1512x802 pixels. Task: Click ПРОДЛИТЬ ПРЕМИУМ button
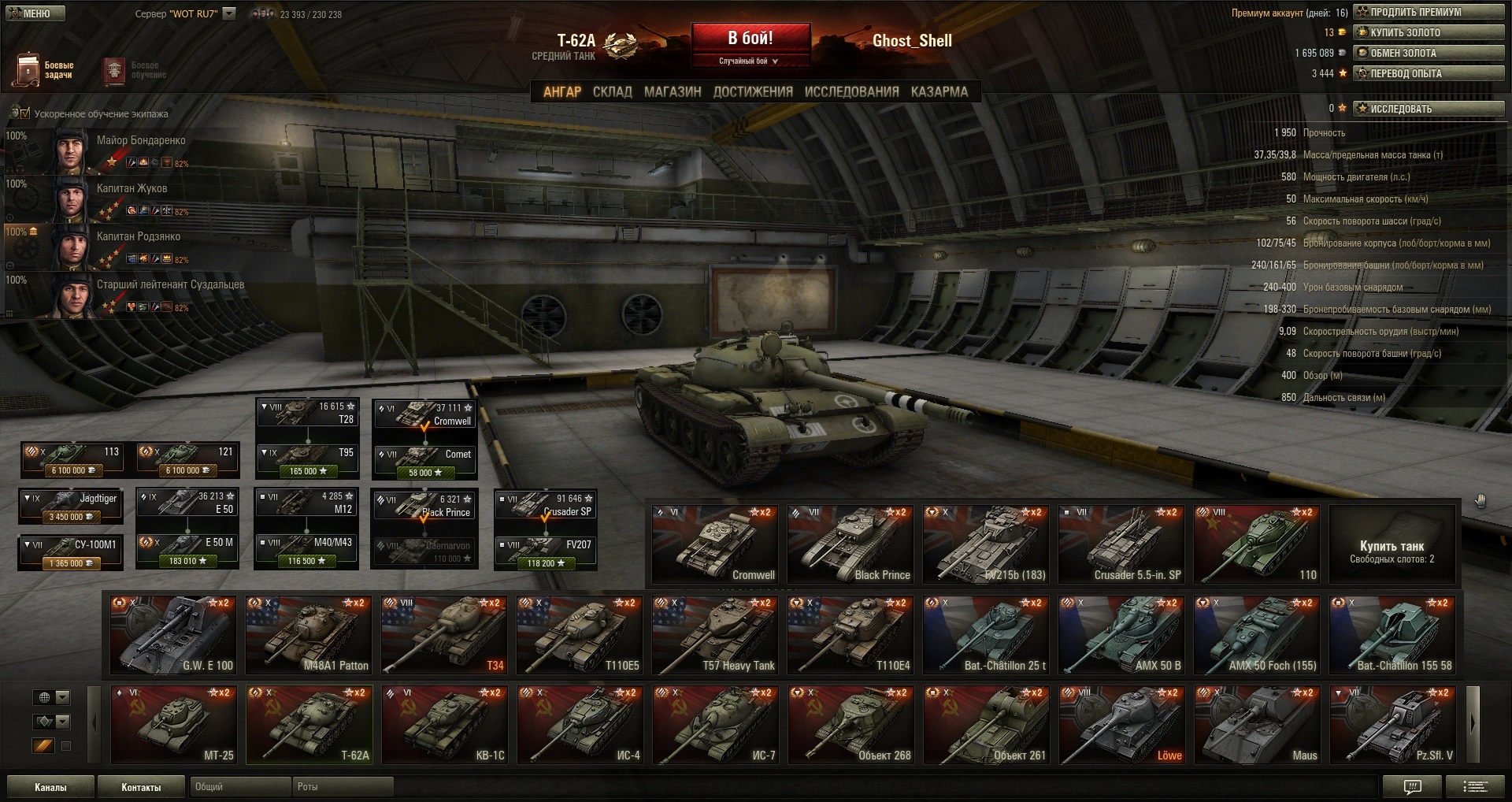1429,13
